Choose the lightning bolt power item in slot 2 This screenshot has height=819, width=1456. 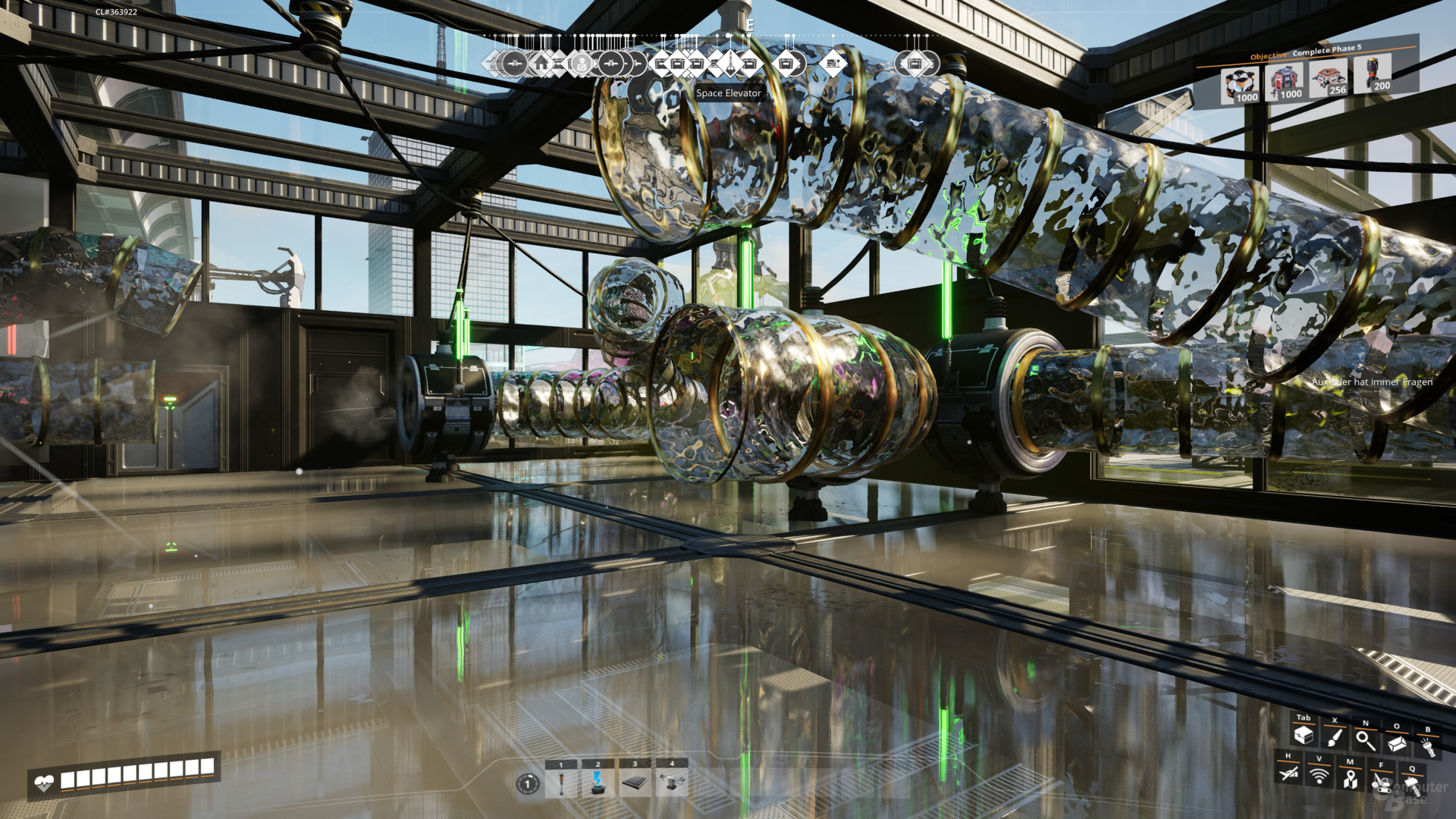598,783
